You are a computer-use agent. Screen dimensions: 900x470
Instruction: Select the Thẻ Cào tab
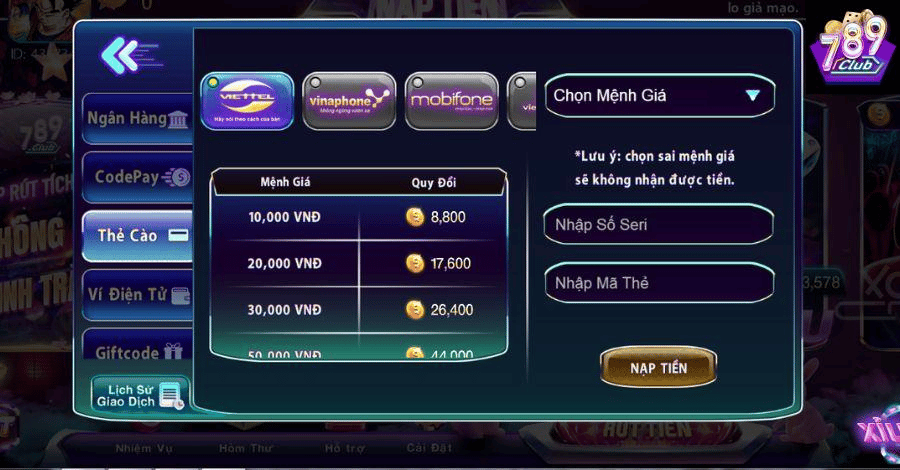pyautogui.click(x=137, y=236)
